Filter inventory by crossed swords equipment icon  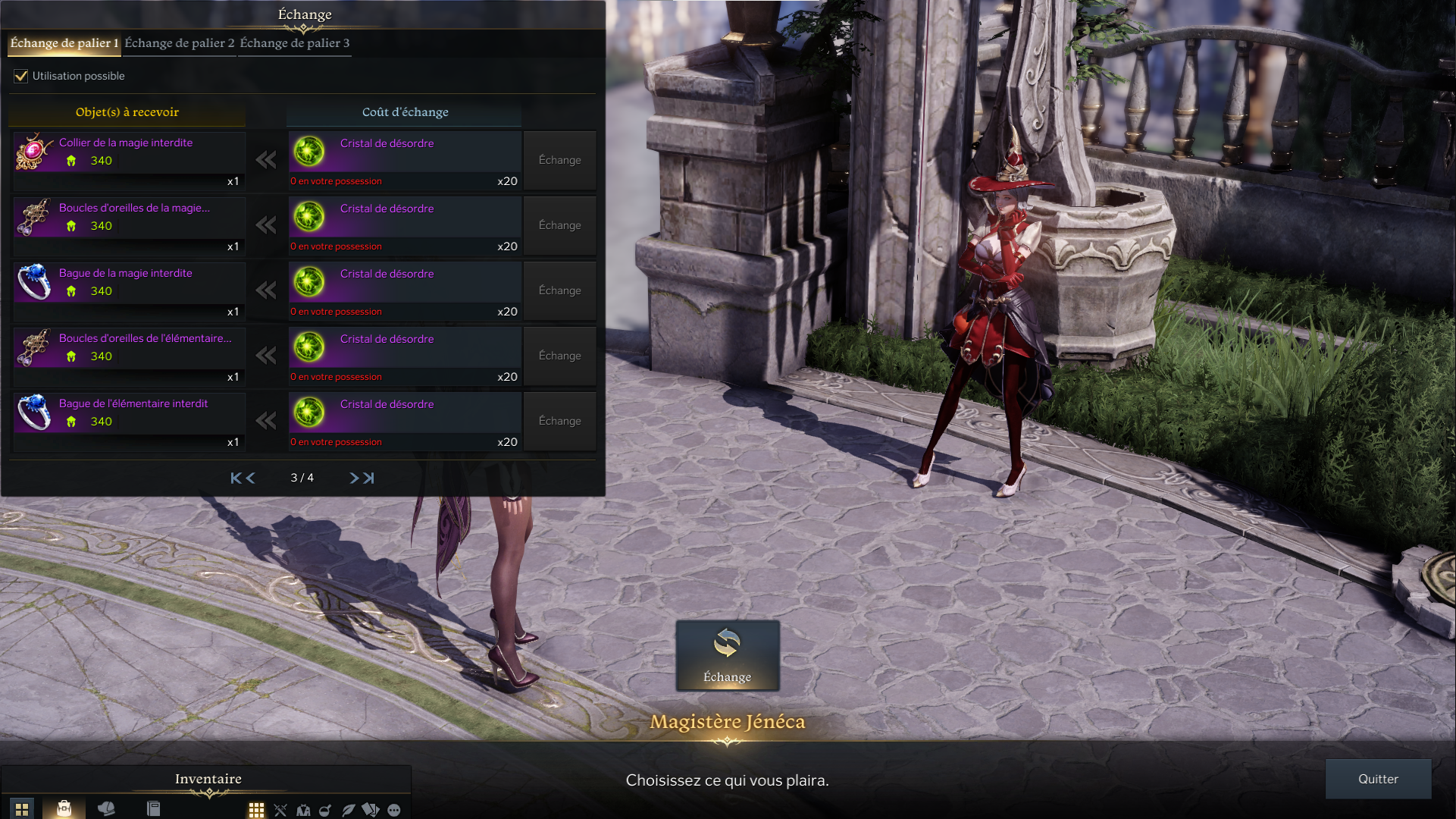pos(280,810)
